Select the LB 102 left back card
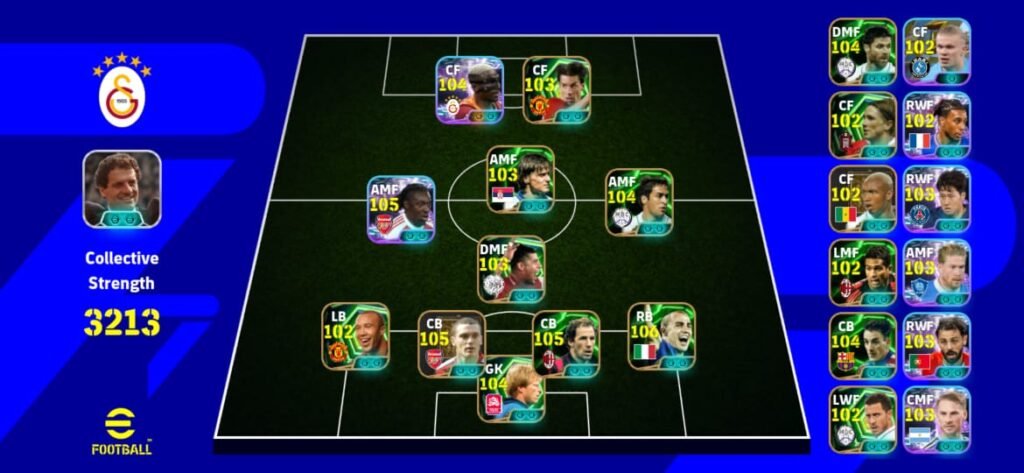Viewport: 1024px width, 473px height. coord(355,336)
